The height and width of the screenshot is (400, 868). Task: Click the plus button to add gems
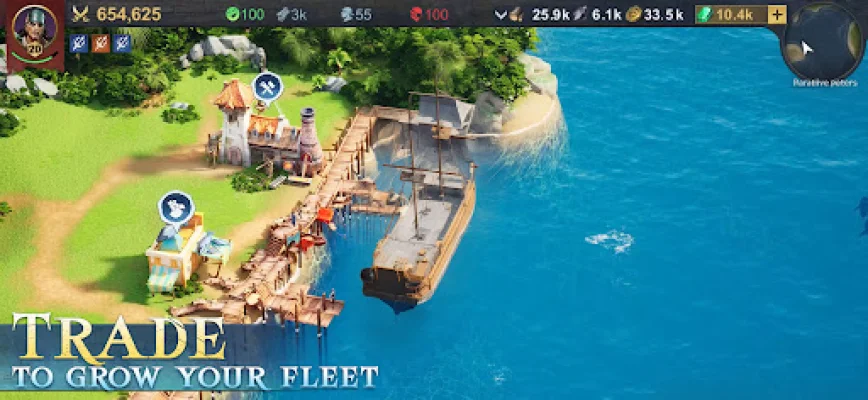click(777, 14)
